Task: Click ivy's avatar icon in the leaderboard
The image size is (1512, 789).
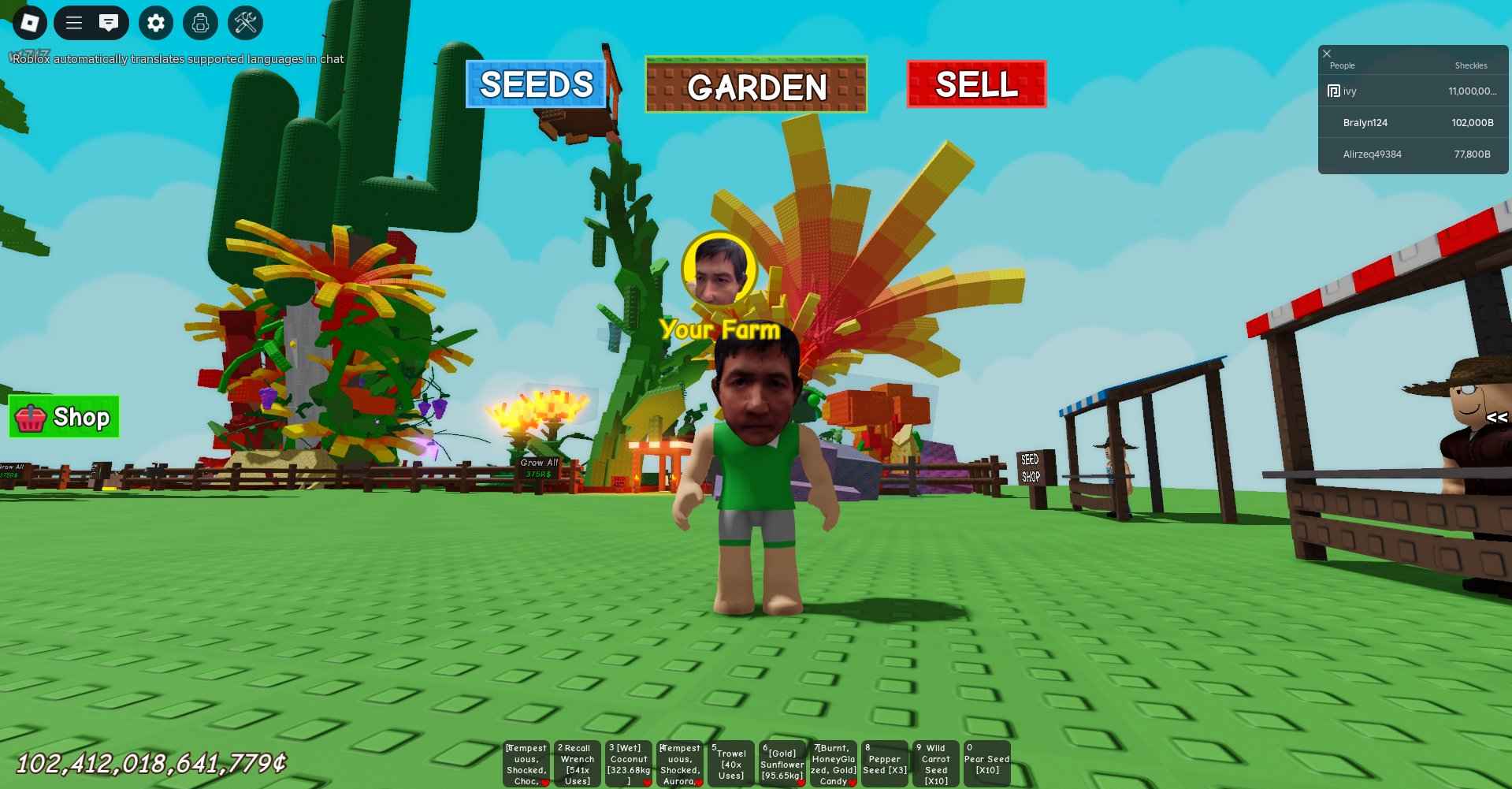Action: click(1332, 91)
